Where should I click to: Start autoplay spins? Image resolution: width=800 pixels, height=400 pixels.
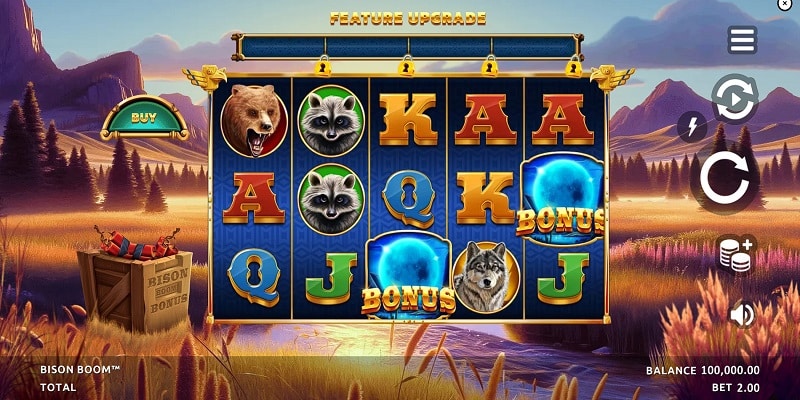click(734, 99)
